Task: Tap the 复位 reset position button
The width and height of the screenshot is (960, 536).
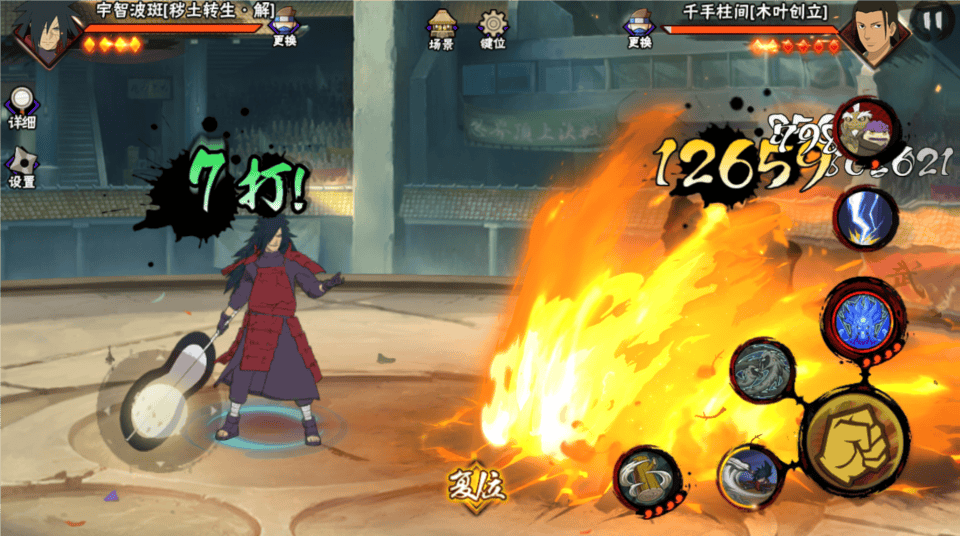Action: point(475,485)
